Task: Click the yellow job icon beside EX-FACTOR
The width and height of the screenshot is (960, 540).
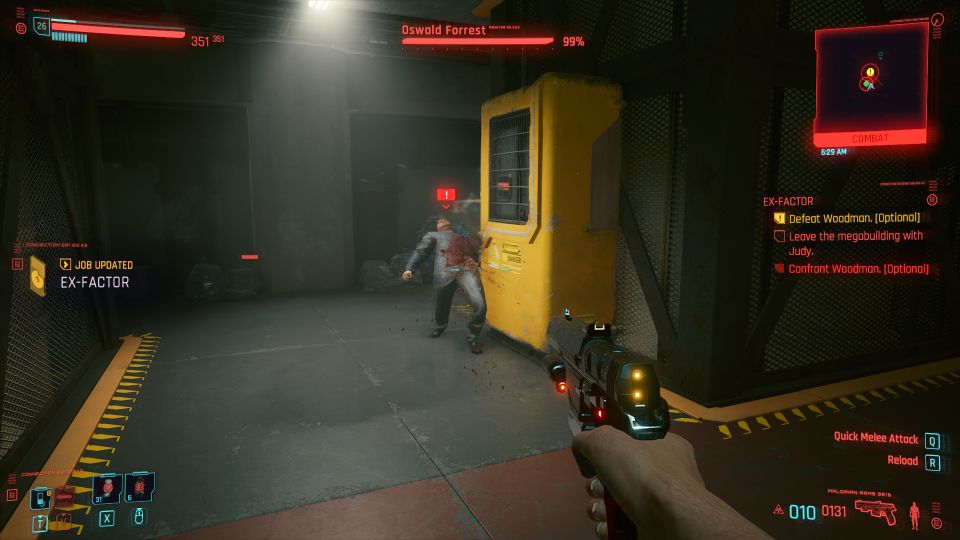Action: tap(38, 276)
